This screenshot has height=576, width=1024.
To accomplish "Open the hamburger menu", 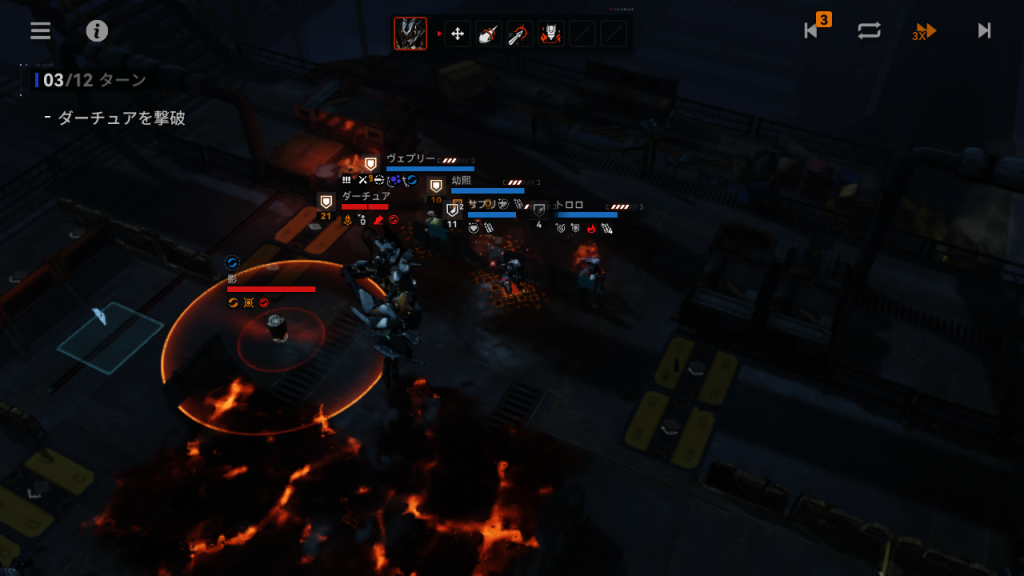I will coord(40,30).
